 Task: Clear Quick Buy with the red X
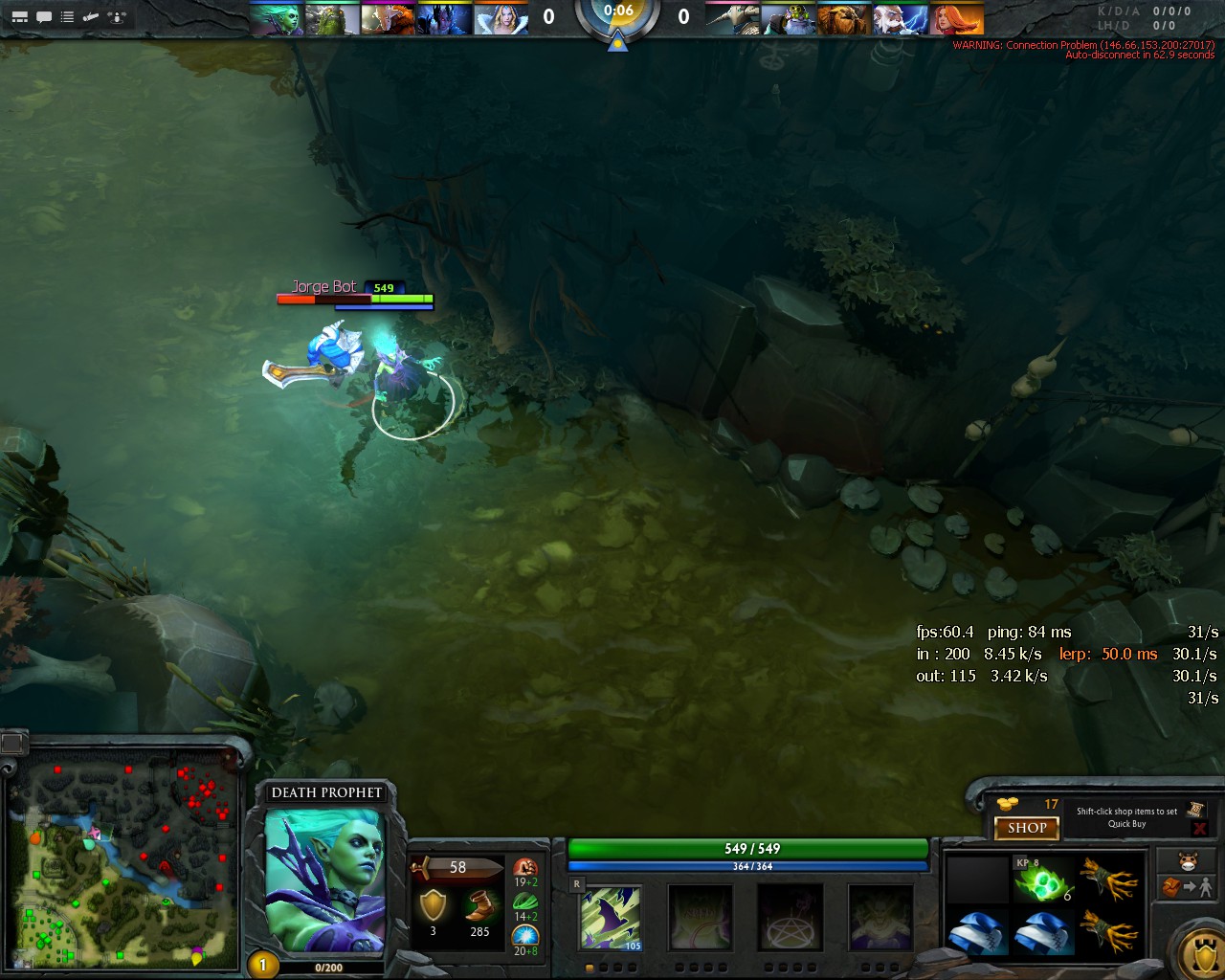(1199, 828)
